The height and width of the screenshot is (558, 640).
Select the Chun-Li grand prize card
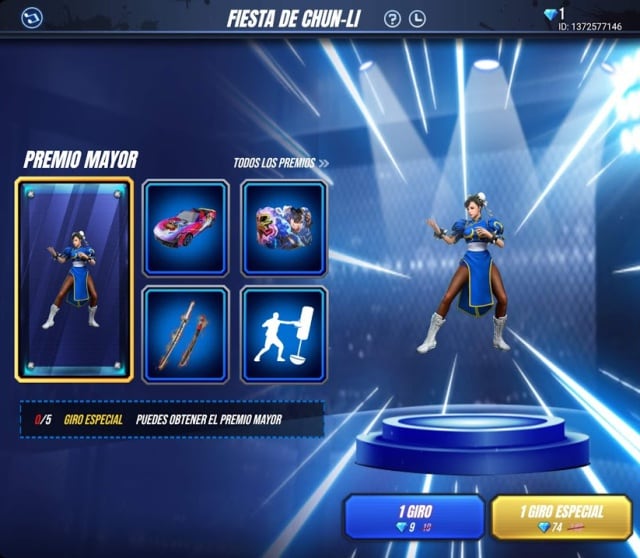[74, 280]
